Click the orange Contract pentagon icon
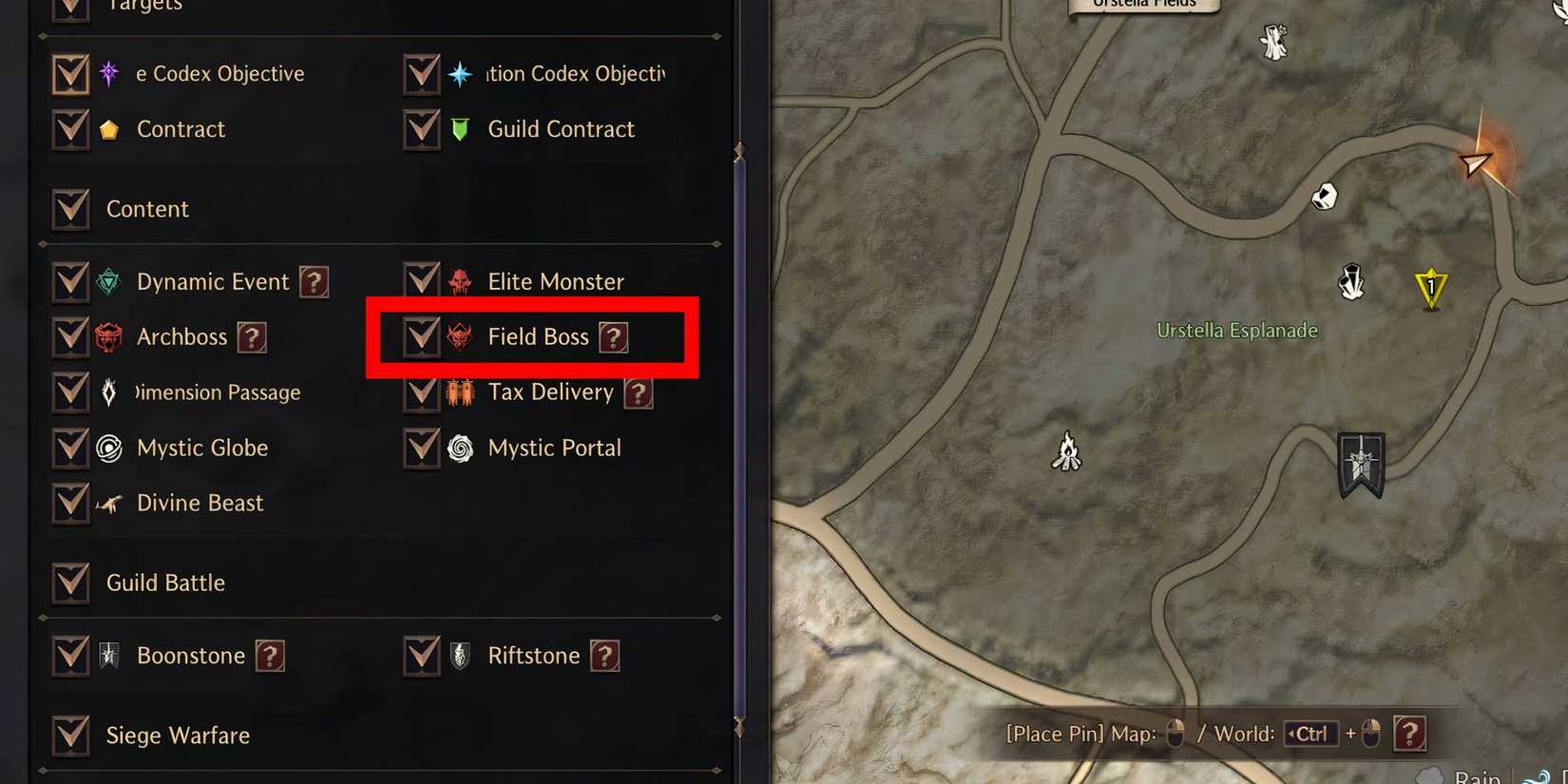The height and width of the screenshot is (784, 1568). click(x=108, y=128)
